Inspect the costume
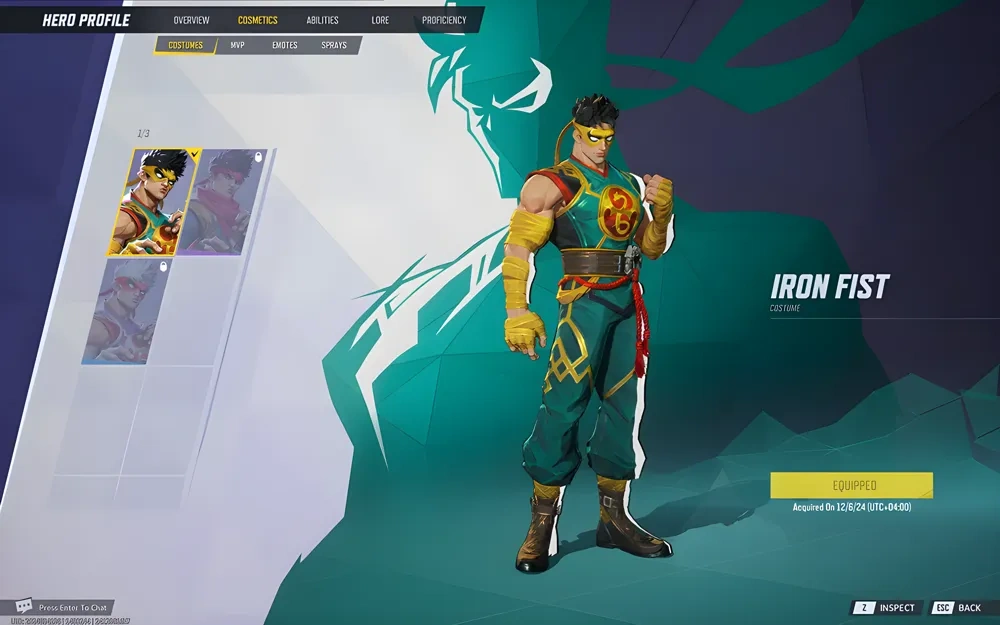1000x625 pixels. (886, 608)
